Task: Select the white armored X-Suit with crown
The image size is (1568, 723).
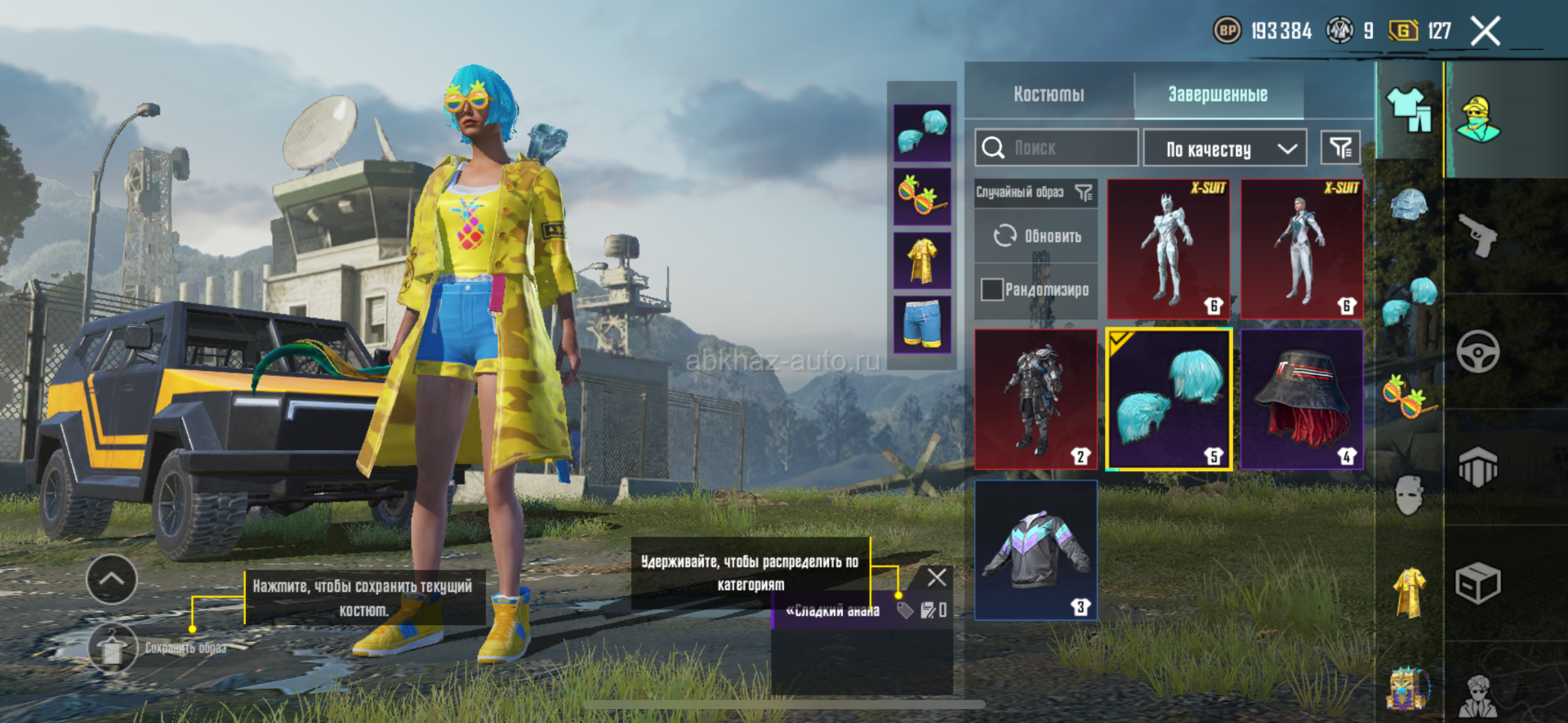Action: 1168,248
